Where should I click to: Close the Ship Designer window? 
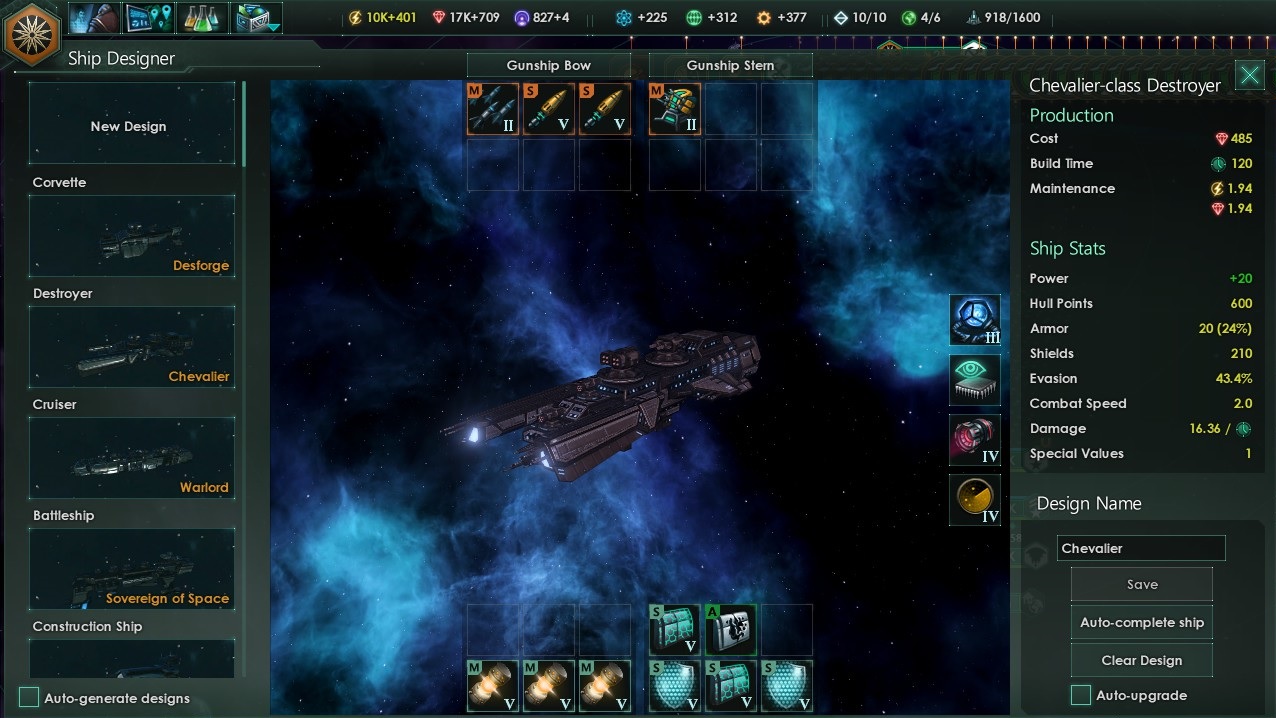tap(1249, 75)
